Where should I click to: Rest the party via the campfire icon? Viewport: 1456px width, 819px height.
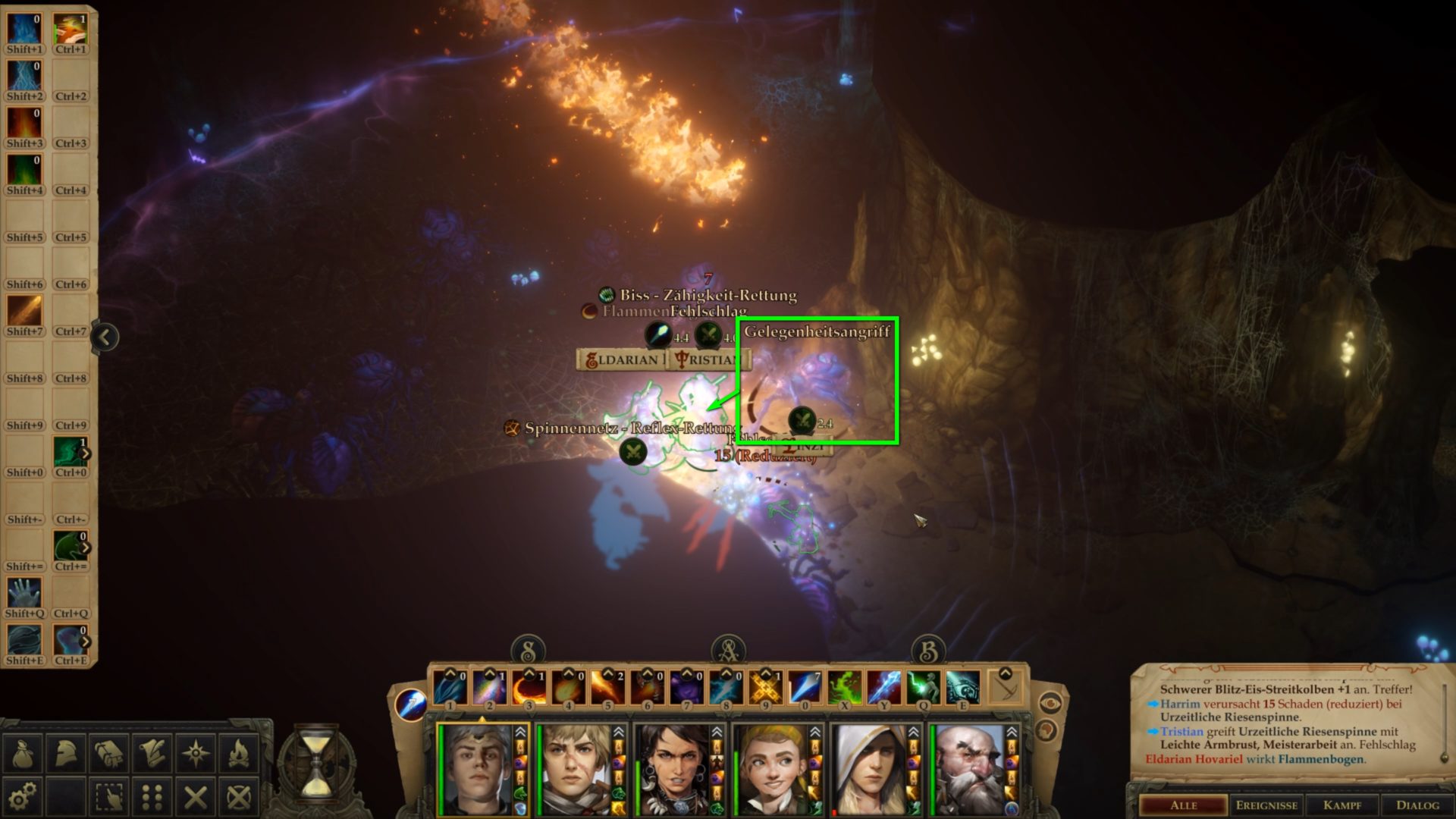240,752
